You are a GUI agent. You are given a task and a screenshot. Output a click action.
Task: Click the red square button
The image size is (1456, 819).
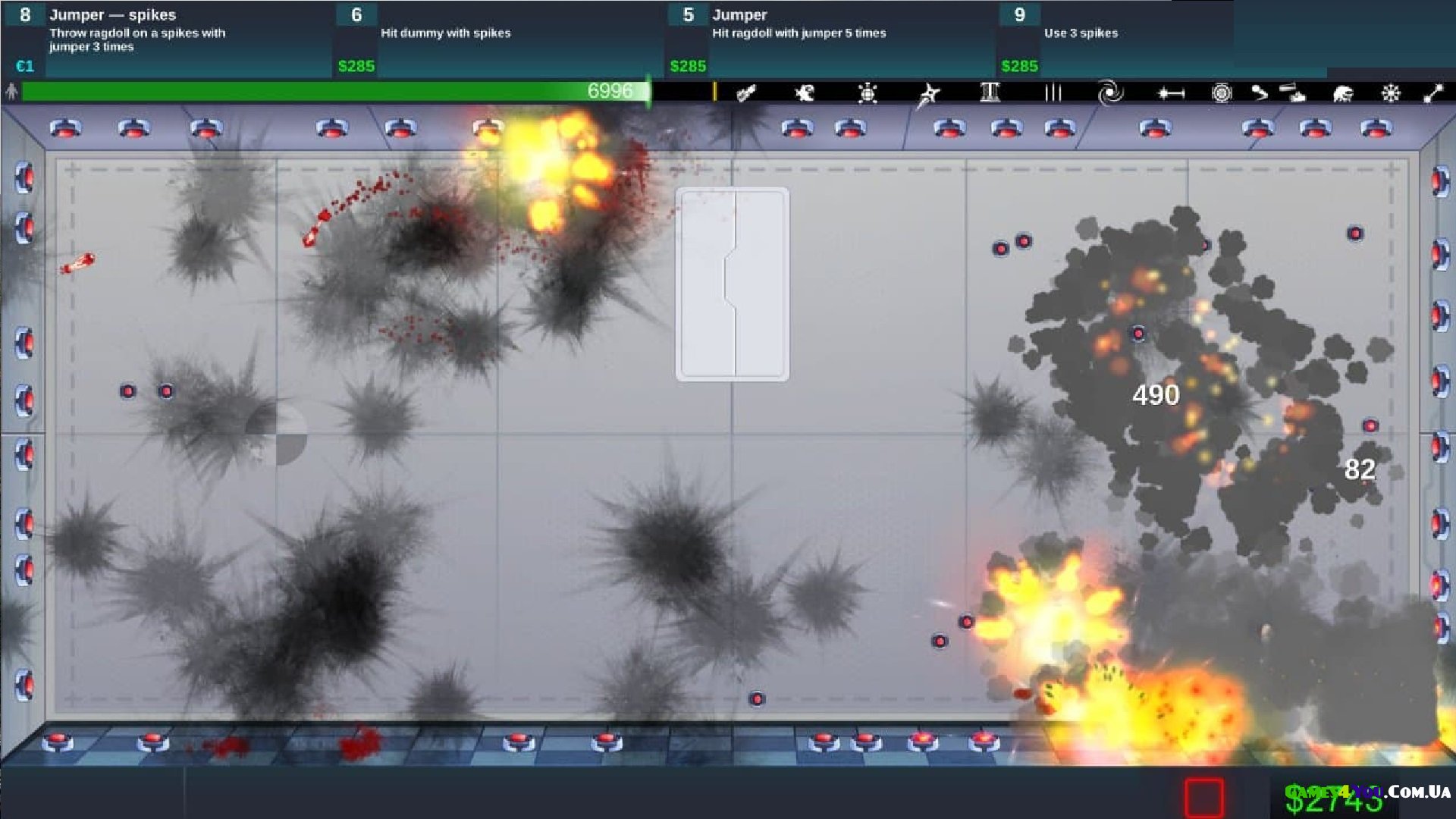click(1204, 797)
